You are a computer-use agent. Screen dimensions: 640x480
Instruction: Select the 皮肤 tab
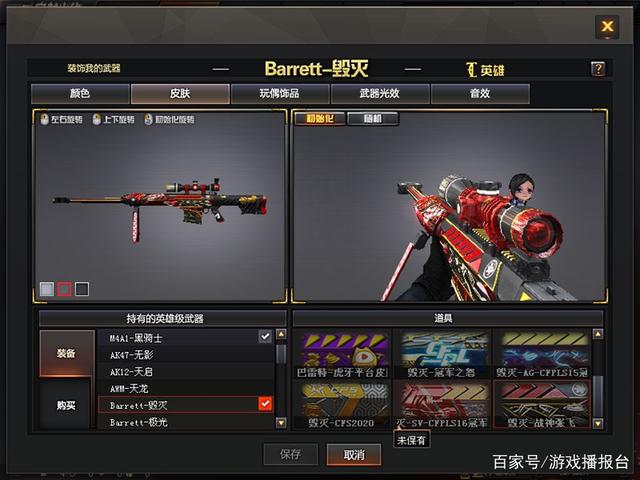click(x=179, y=94)
